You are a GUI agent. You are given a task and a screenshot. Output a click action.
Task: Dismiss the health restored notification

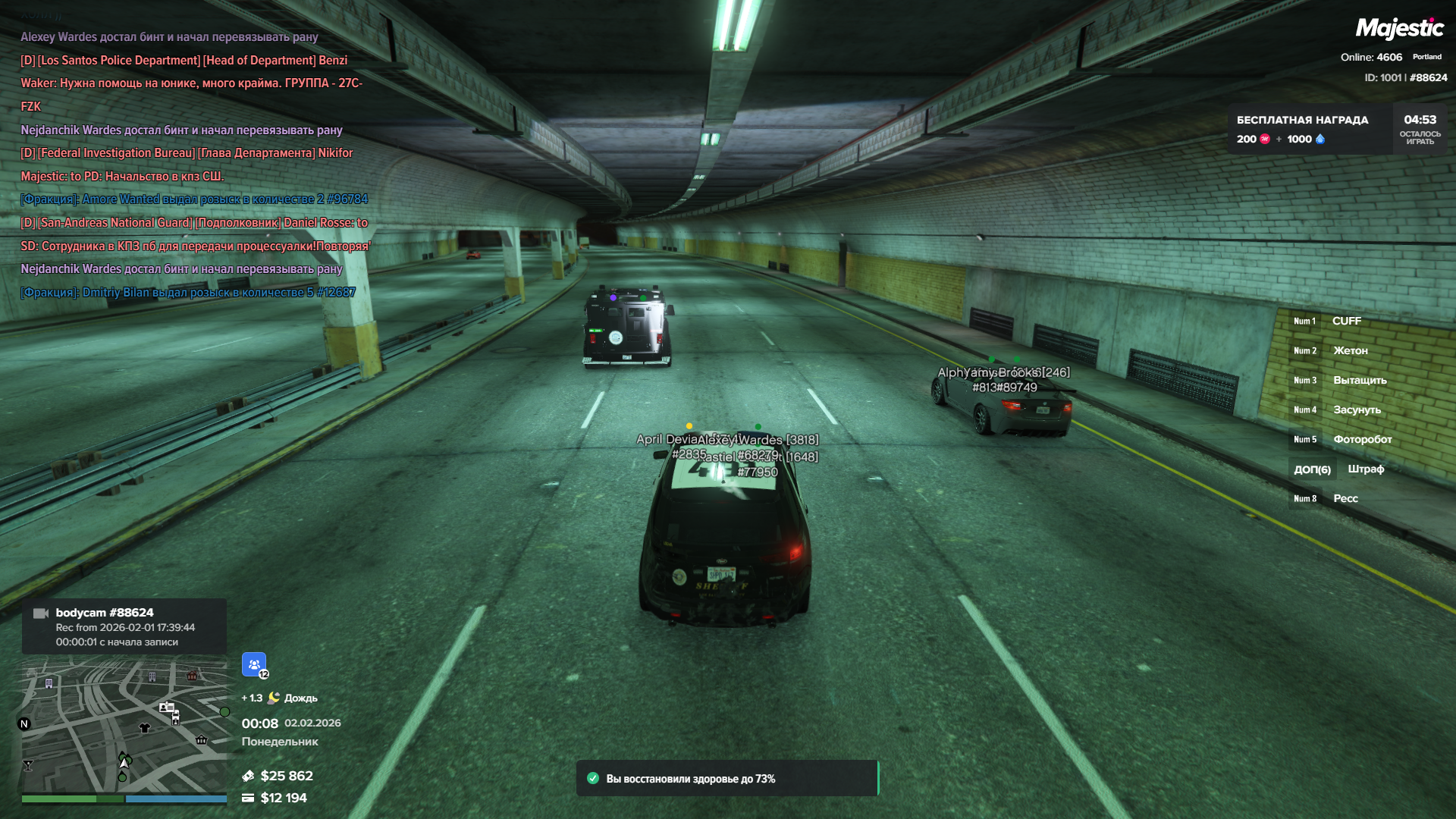tap(726, 779)
